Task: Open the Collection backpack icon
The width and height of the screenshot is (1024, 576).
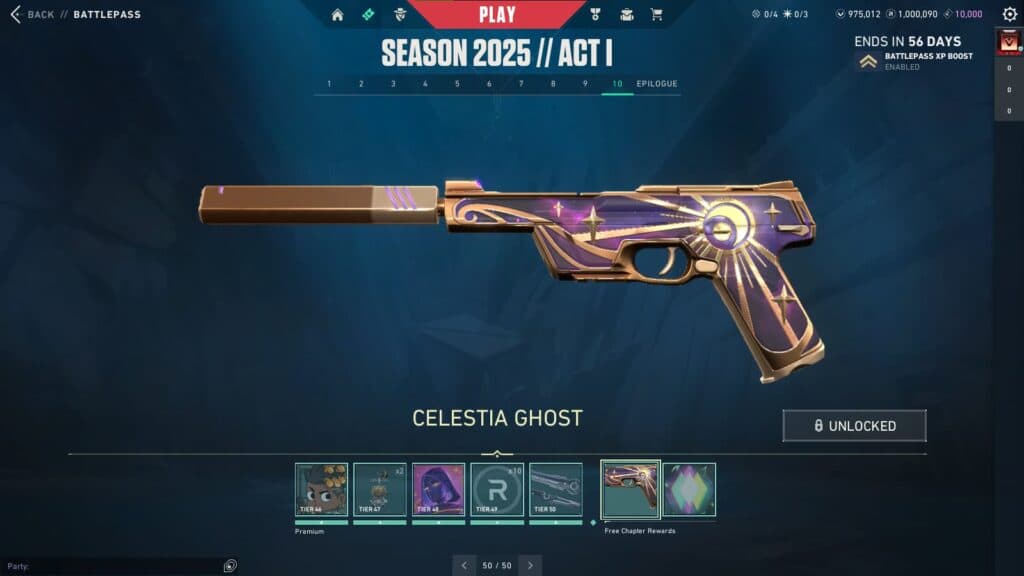Action: (x=626, y=15)
